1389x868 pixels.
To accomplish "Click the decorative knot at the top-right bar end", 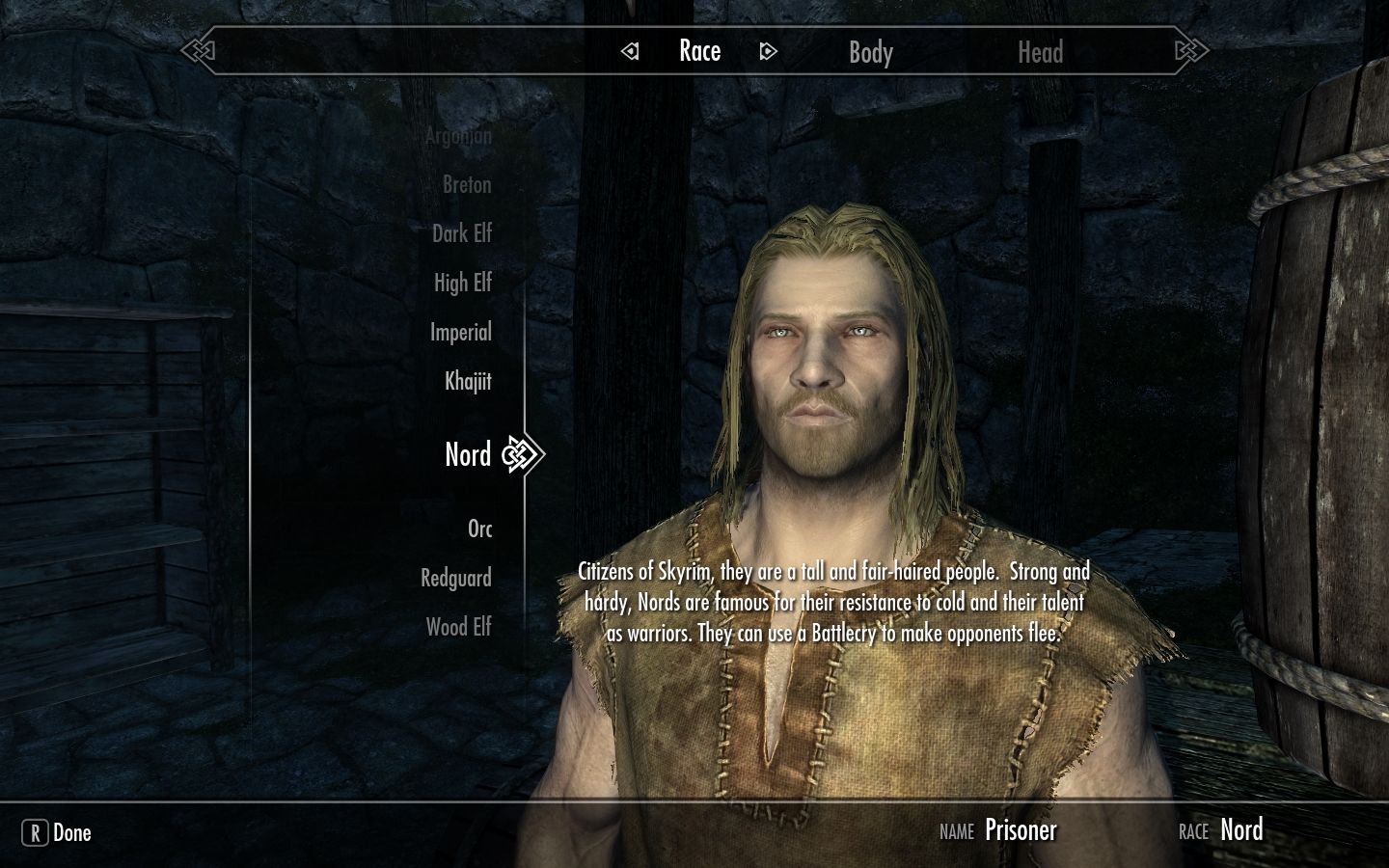I will click(1189, 49).
